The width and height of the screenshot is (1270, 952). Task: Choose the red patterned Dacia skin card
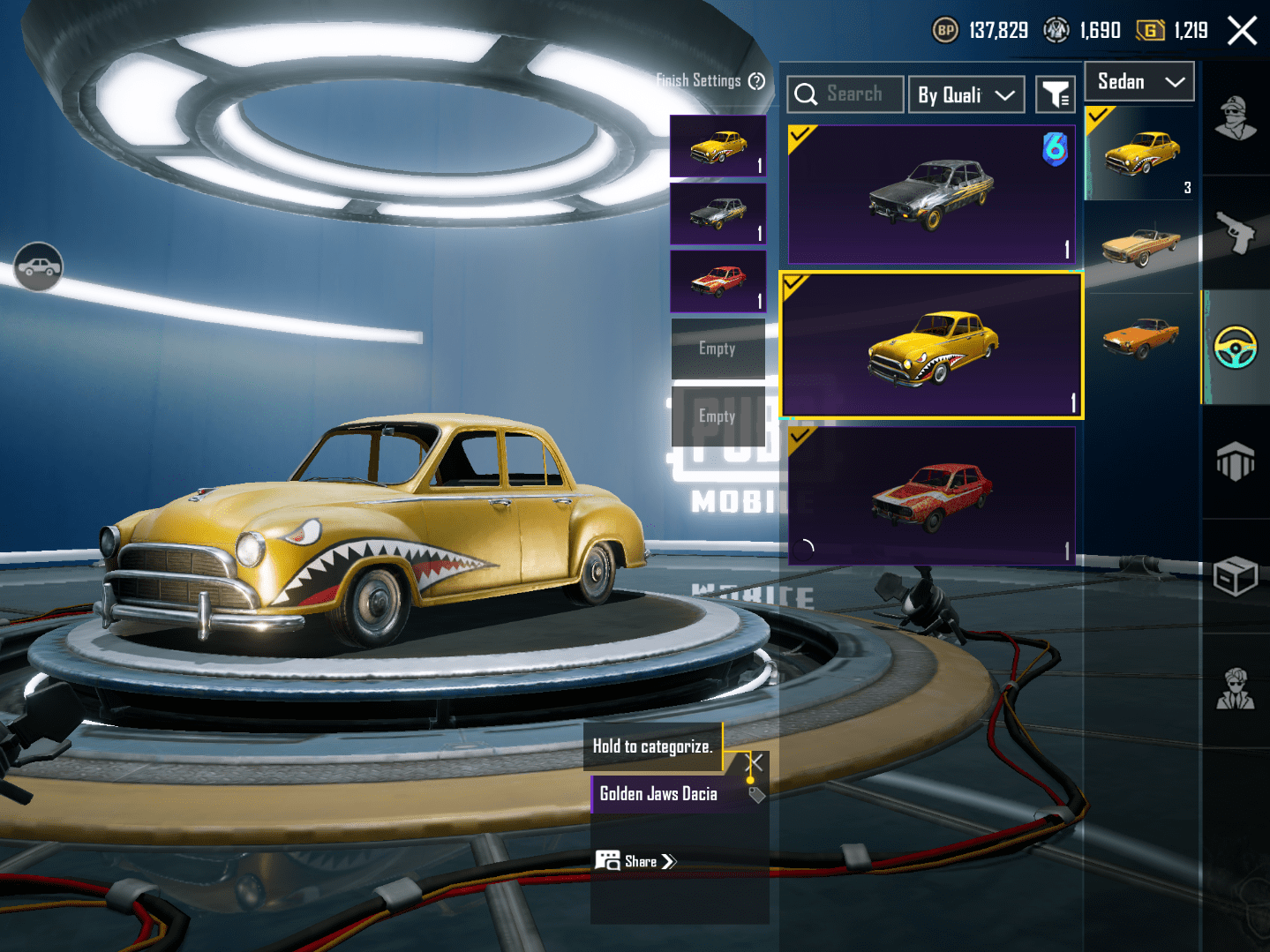tap(931, 495)
